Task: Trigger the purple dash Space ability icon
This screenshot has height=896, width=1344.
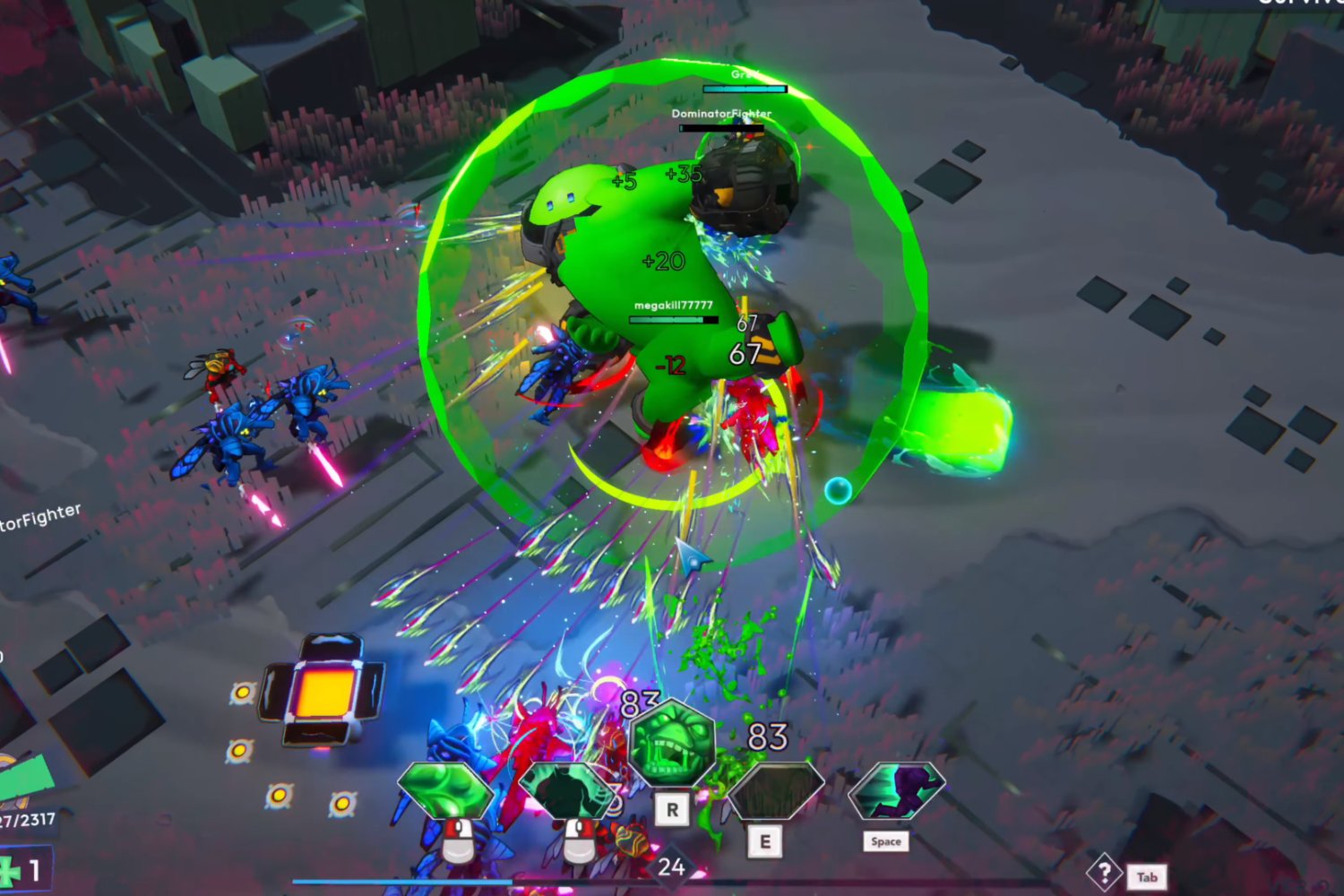Action: point(898,788)
